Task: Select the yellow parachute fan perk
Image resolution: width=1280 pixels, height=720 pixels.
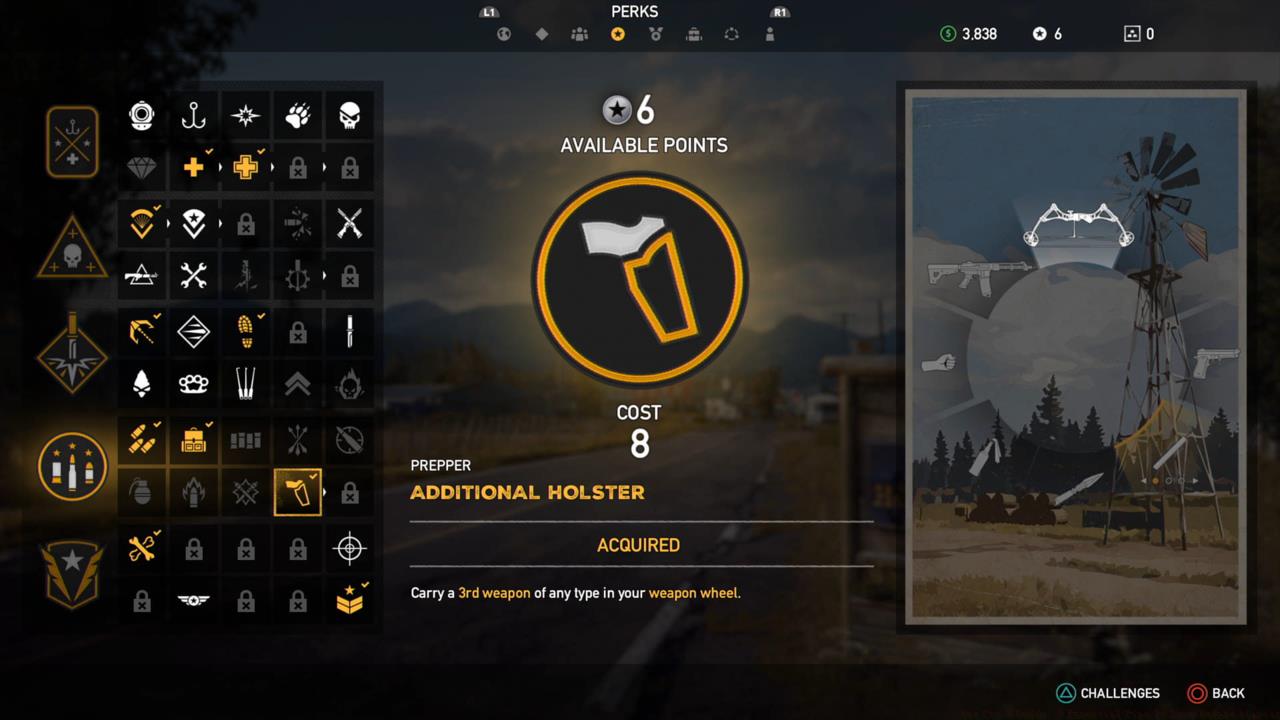Action: (141, 223)
